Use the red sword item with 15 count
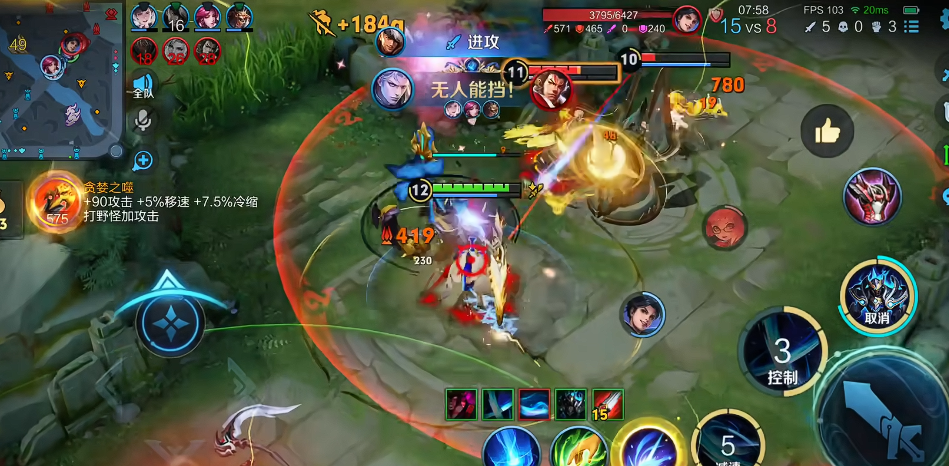 point(607,404)
